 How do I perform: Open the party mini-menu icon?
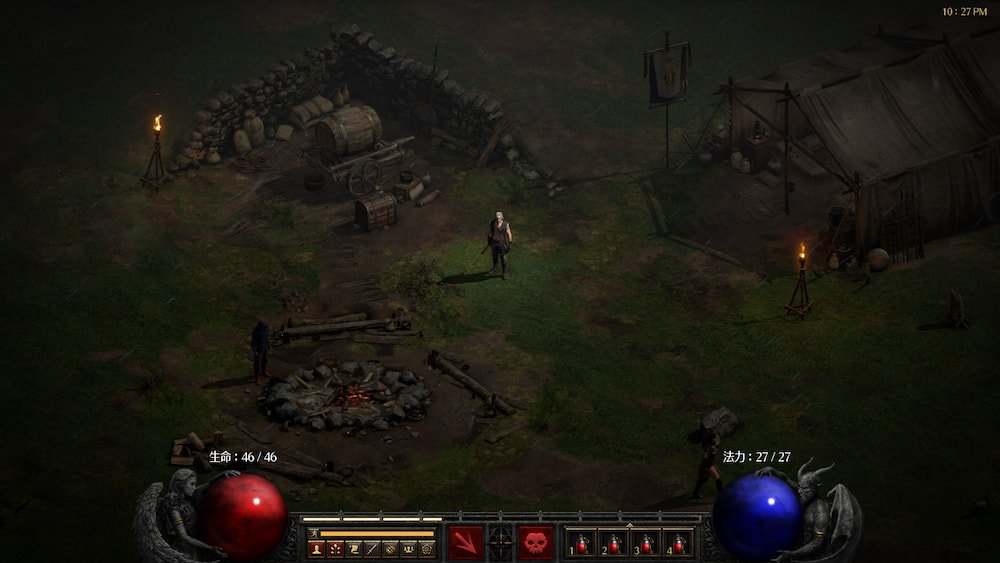coord(407,549)
